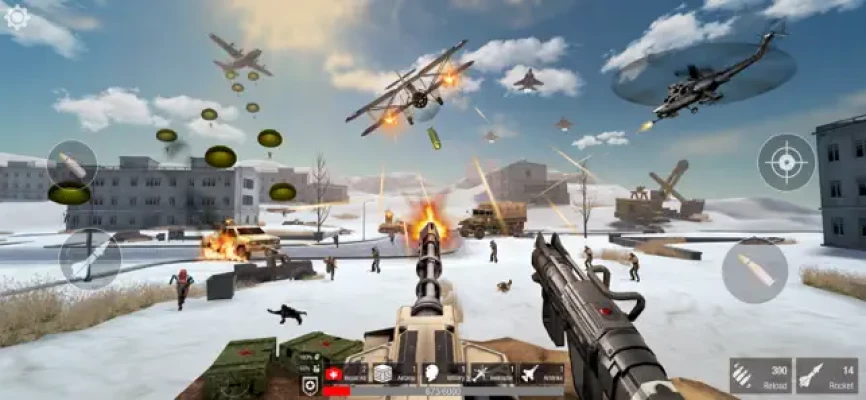Tap the star shield badge icon
The width and height of the screenshot is (866, 400).
tap(310, 384)
